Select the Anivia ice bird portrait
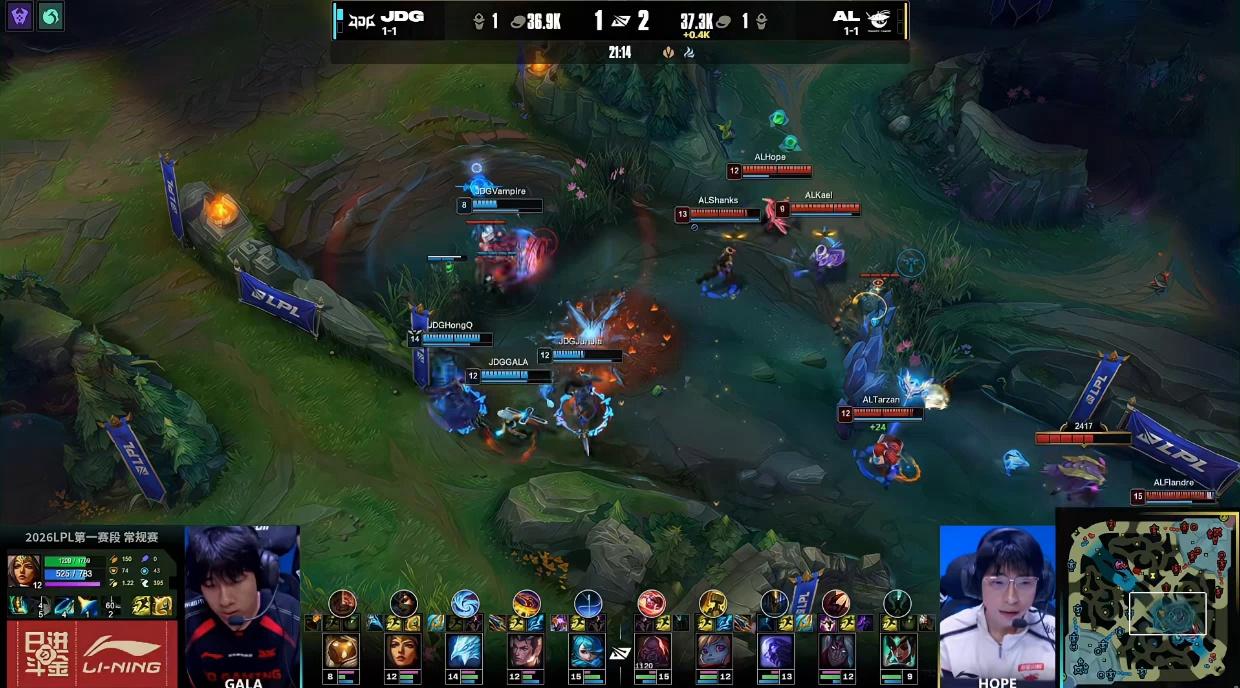This screenshot has width=1240, height=688. tap(465, 652)
